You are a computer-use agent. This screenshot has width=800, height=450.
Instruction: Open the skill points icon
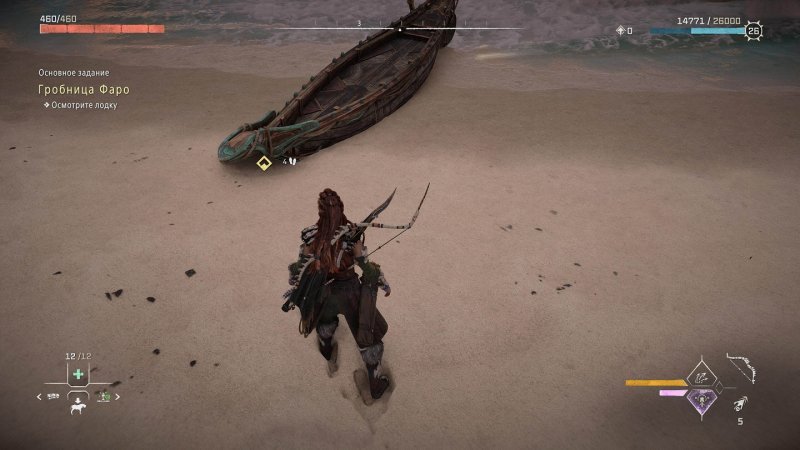point(621,31)
